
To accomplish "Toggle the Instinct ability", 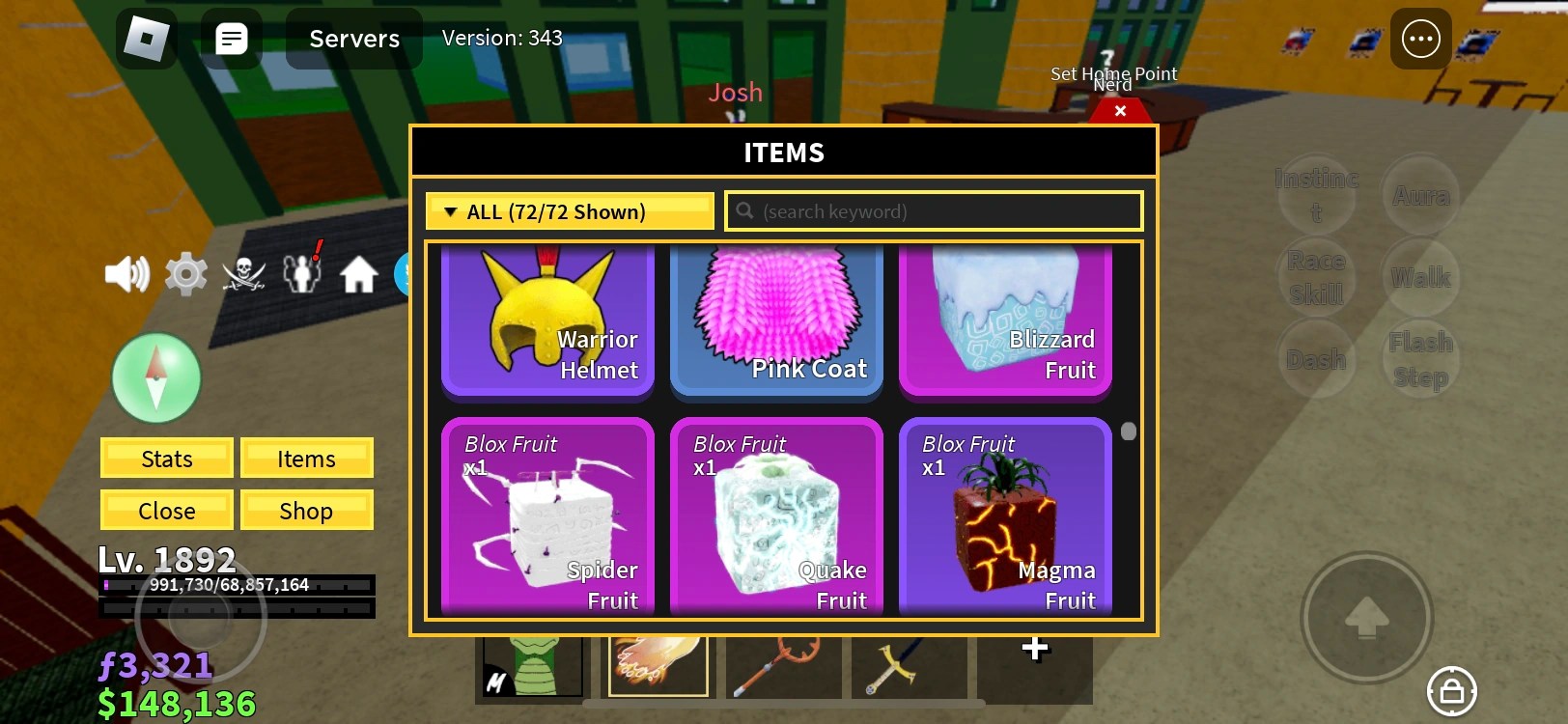I will [1317, 194].
